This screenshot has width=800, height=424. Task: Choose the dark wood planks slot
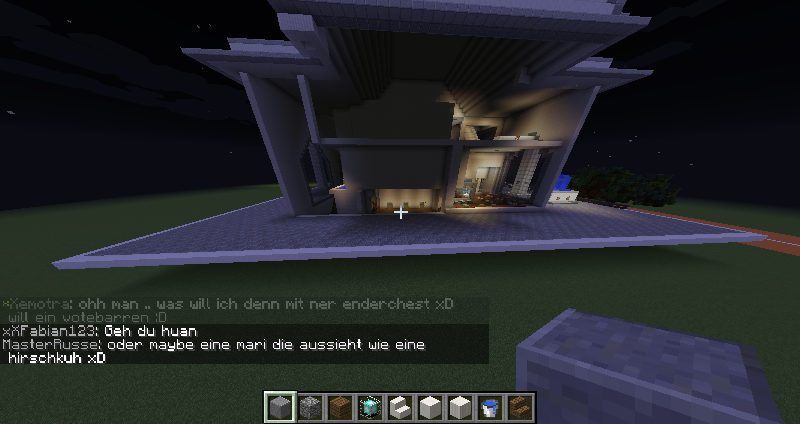pyautogui.click(x=340, y=407)
